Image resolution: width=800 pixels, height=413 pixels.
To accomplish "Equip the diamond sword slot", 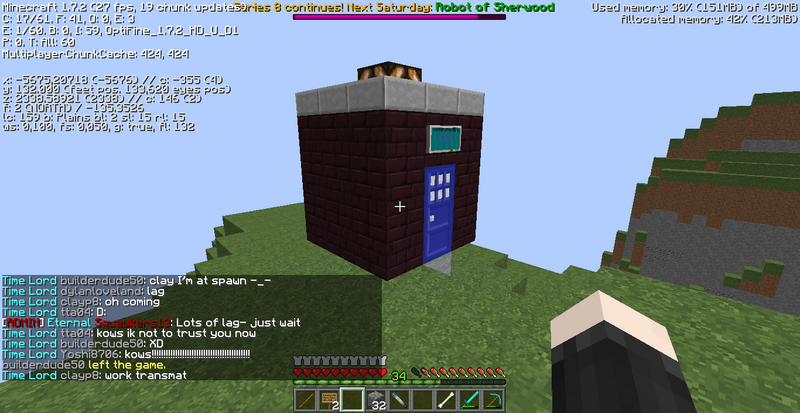I will 471,400.
